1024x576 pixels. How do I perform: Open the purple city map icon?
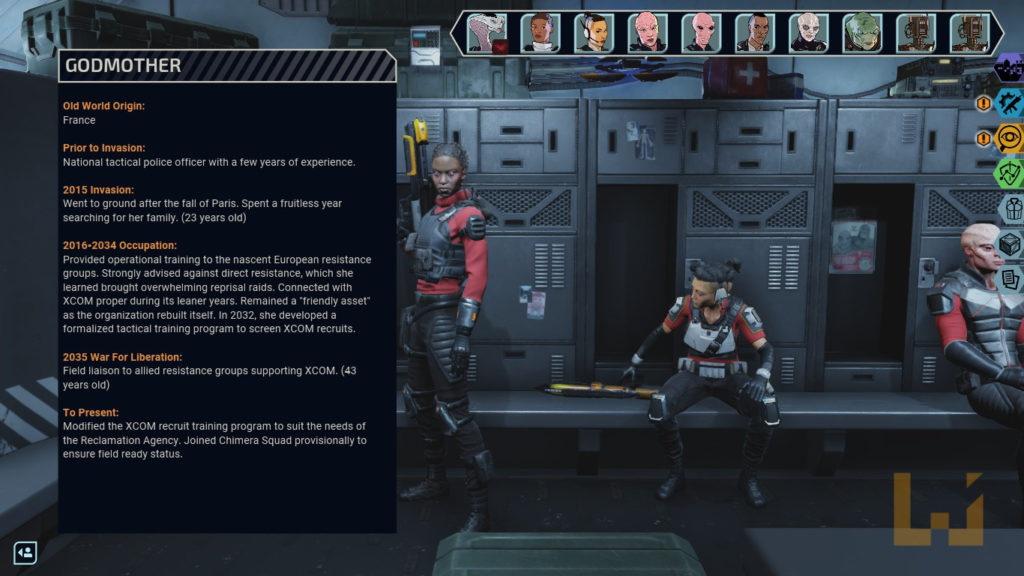point(1010,68)
